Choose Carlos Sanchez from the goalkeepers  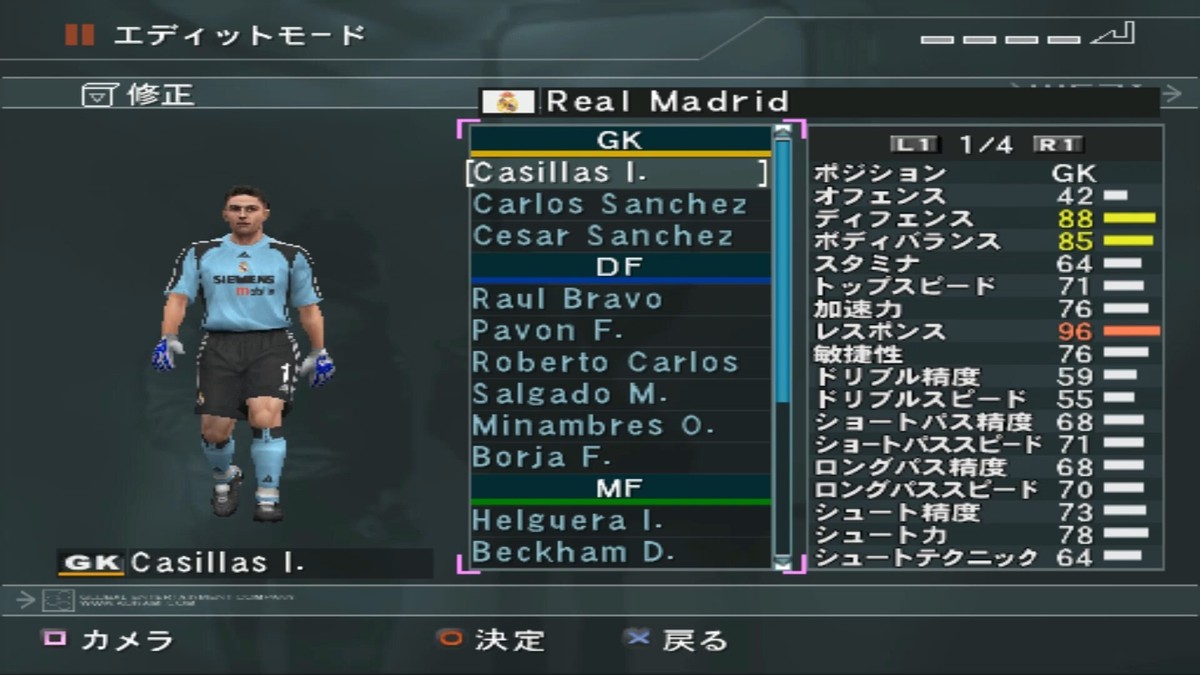(x=610, y=205)
